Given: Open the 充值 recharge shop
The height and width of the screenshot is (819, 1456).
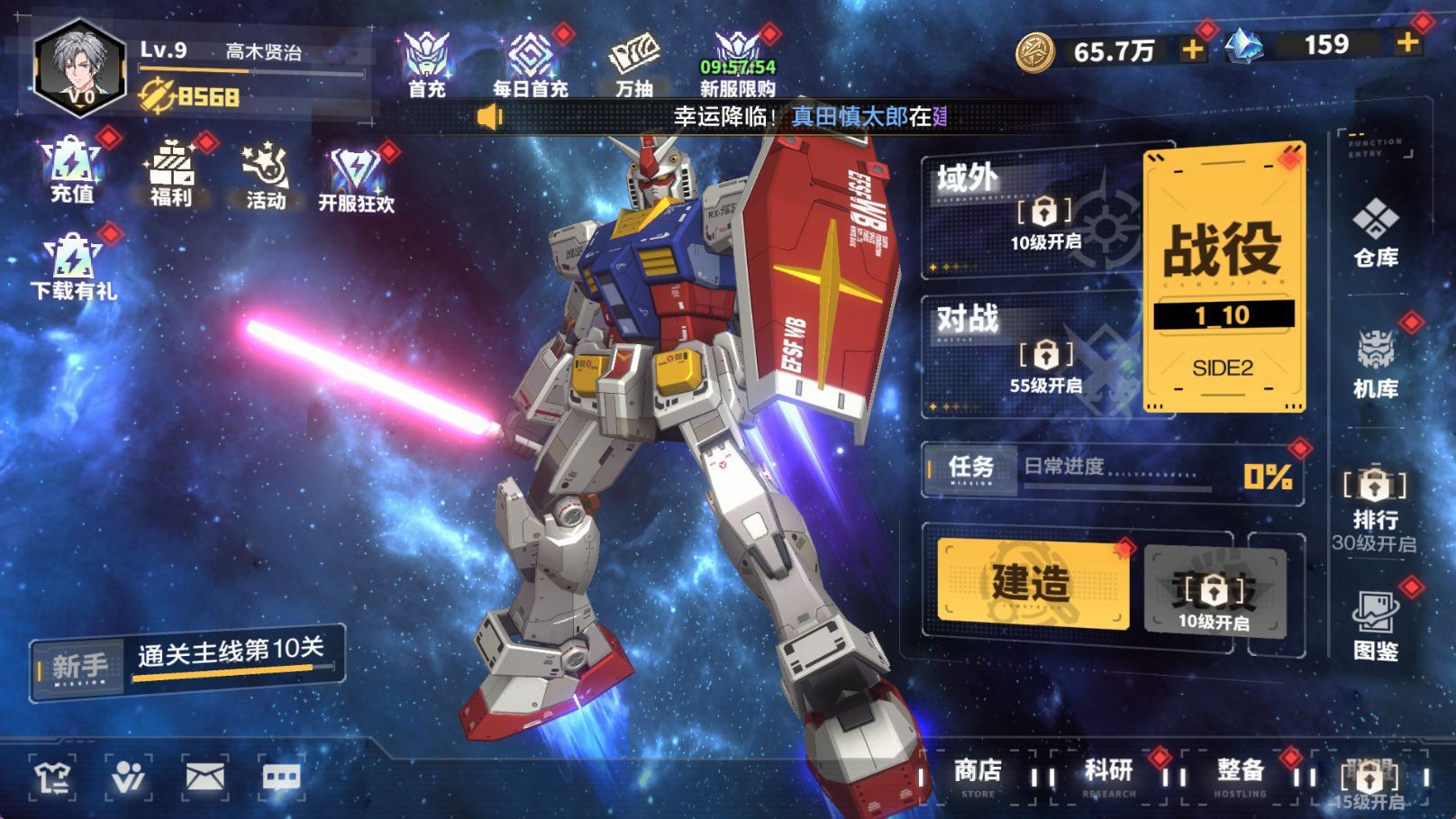Looking at the screenshot, I should (x=72, y=170).
